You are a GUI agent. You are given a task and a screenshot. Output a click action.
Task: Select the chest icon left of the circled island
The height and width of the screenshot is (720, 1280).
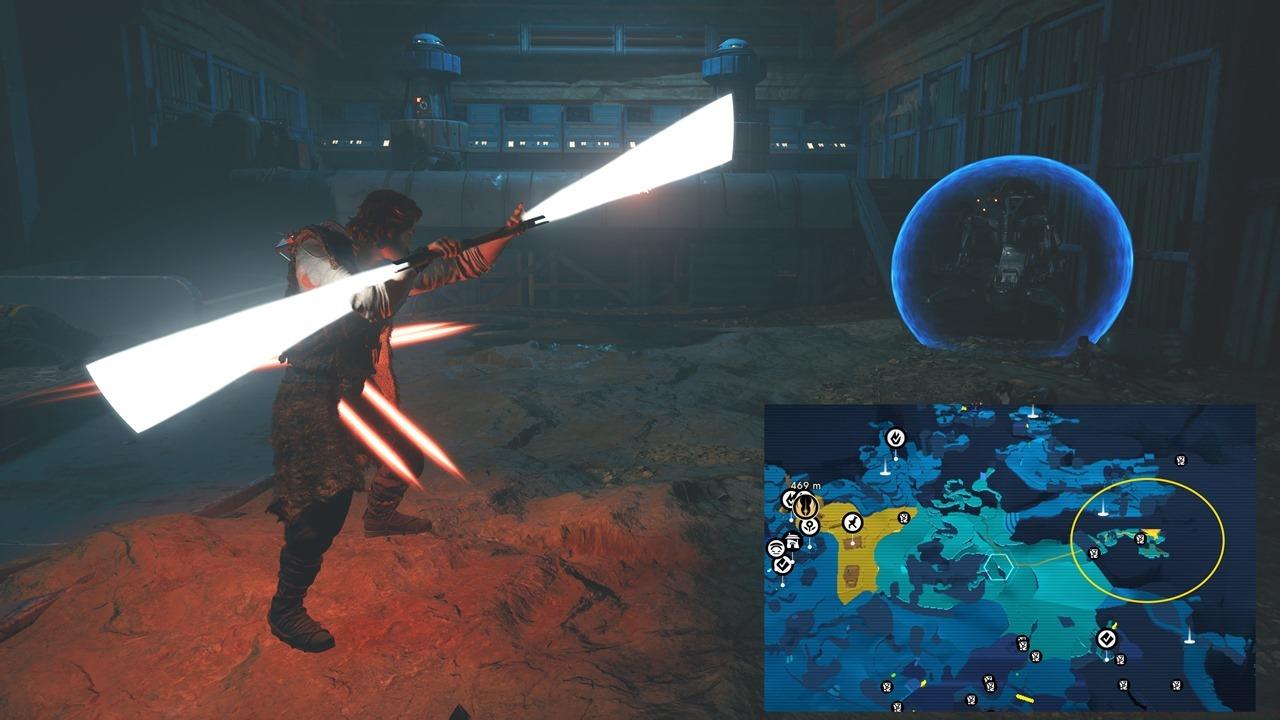(x=1092, y=553)
